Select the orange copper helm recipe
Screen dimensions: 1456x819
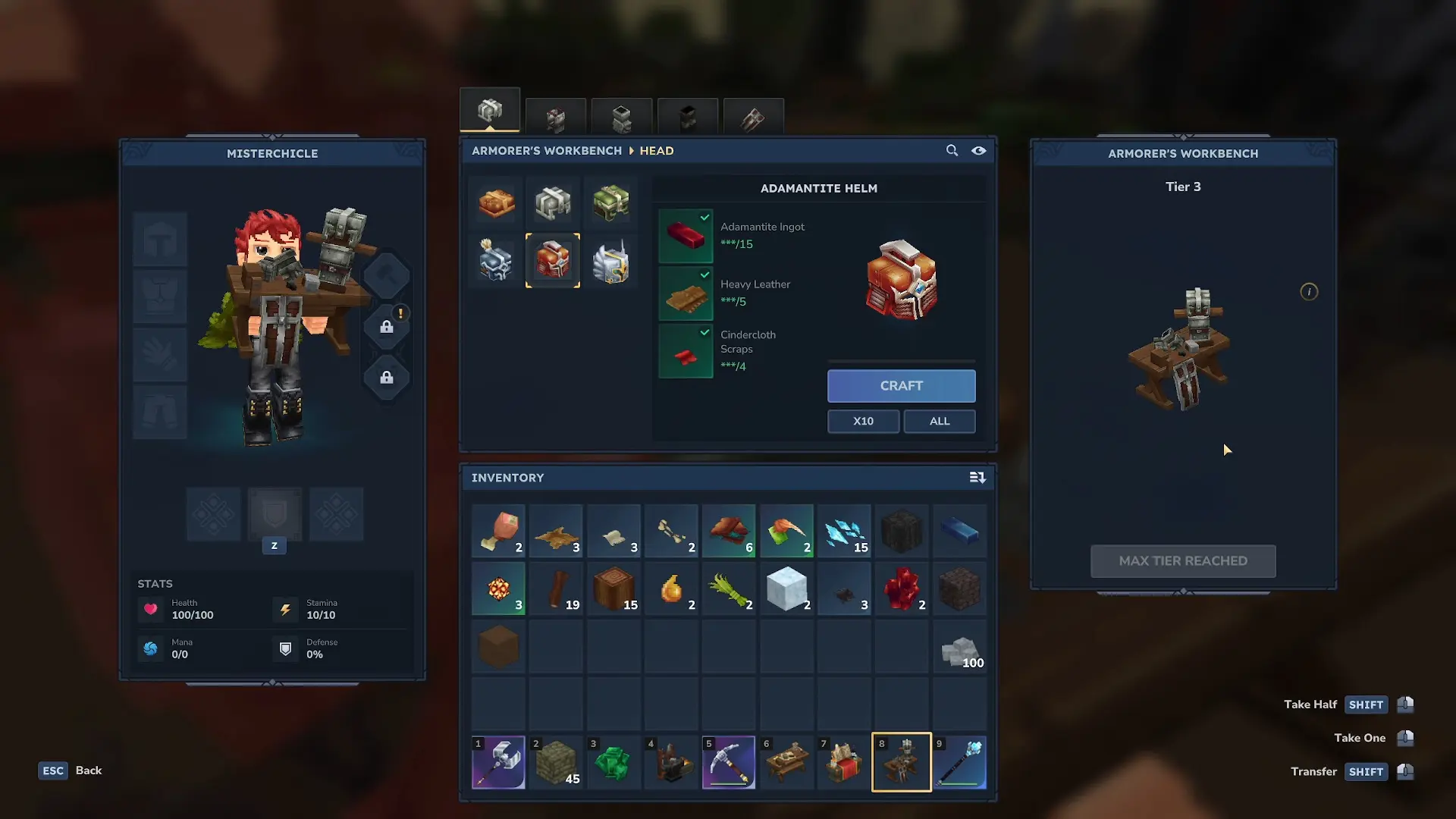497,202
